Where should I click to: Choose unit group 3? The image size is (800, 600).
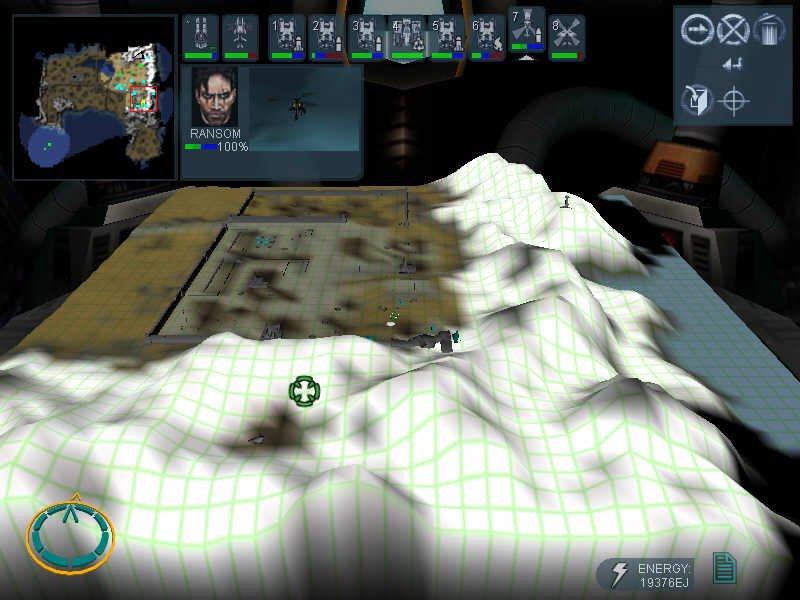click(x=366, y=38)
